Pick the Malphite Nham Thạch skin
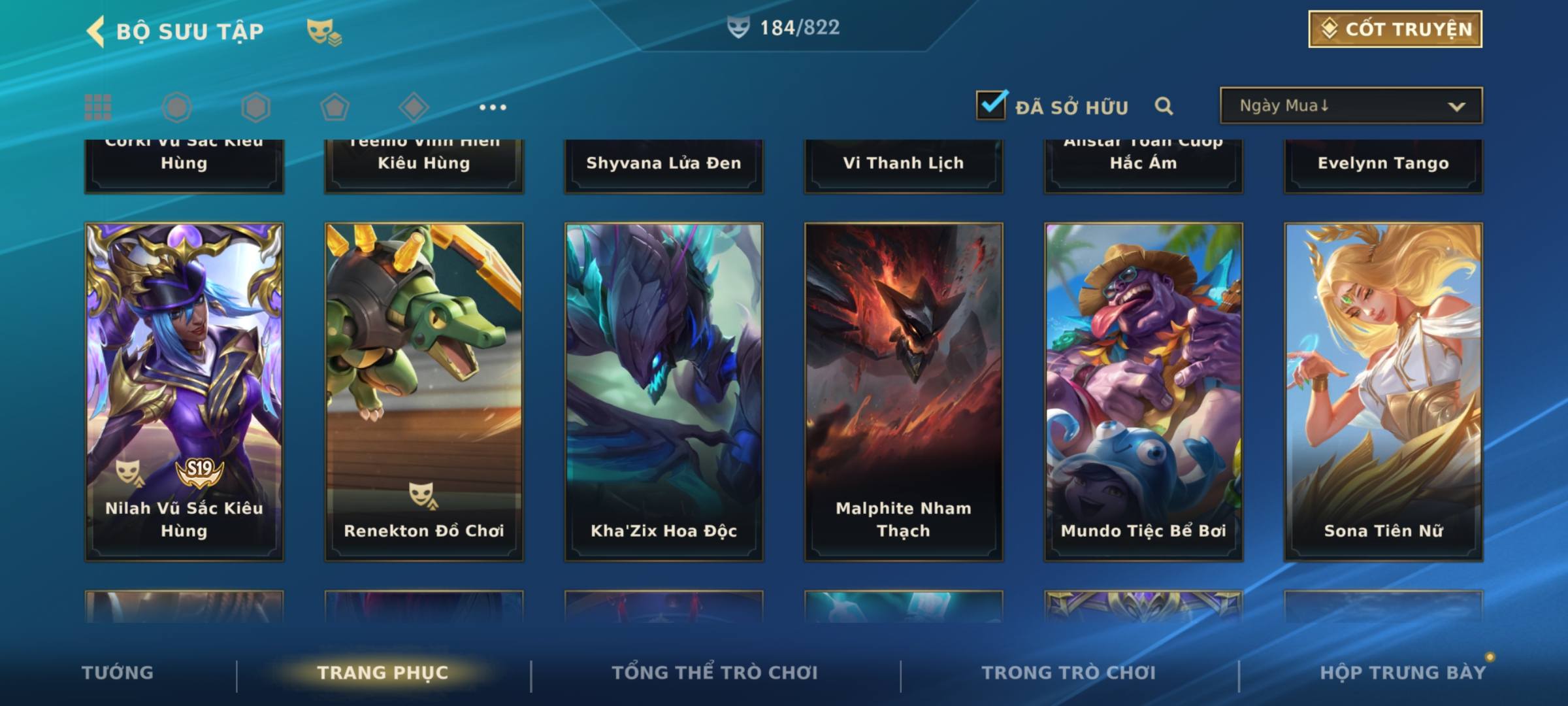Image resolution: width=1568 pixels, height=706 pixels. click(x=904, y=391)
